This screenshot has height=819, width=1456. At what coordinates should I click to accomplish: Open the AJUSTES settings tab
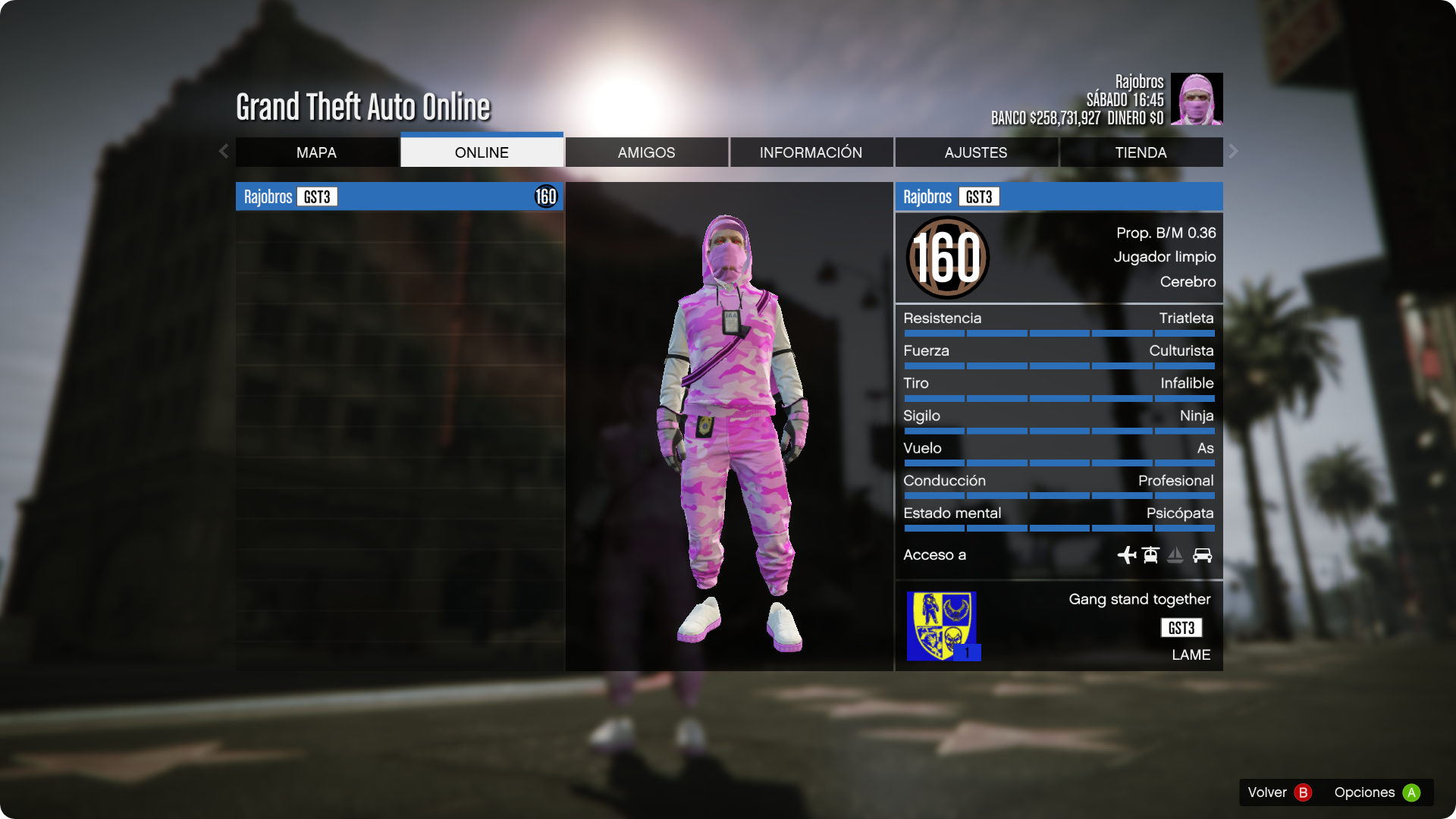point(976,152)
